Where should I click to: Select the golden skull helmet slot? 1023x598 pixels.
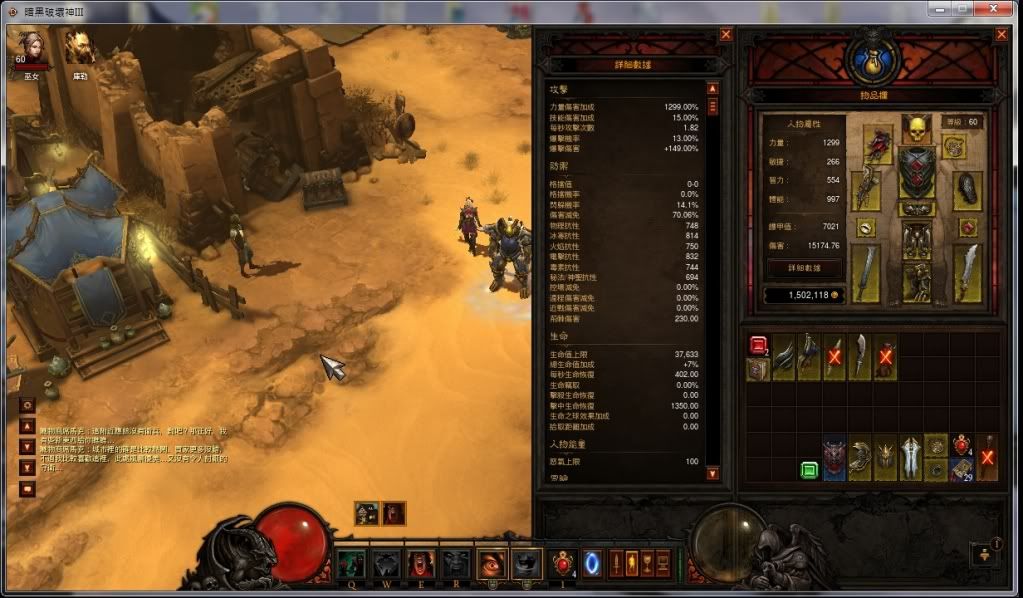[x=916, y=128]
